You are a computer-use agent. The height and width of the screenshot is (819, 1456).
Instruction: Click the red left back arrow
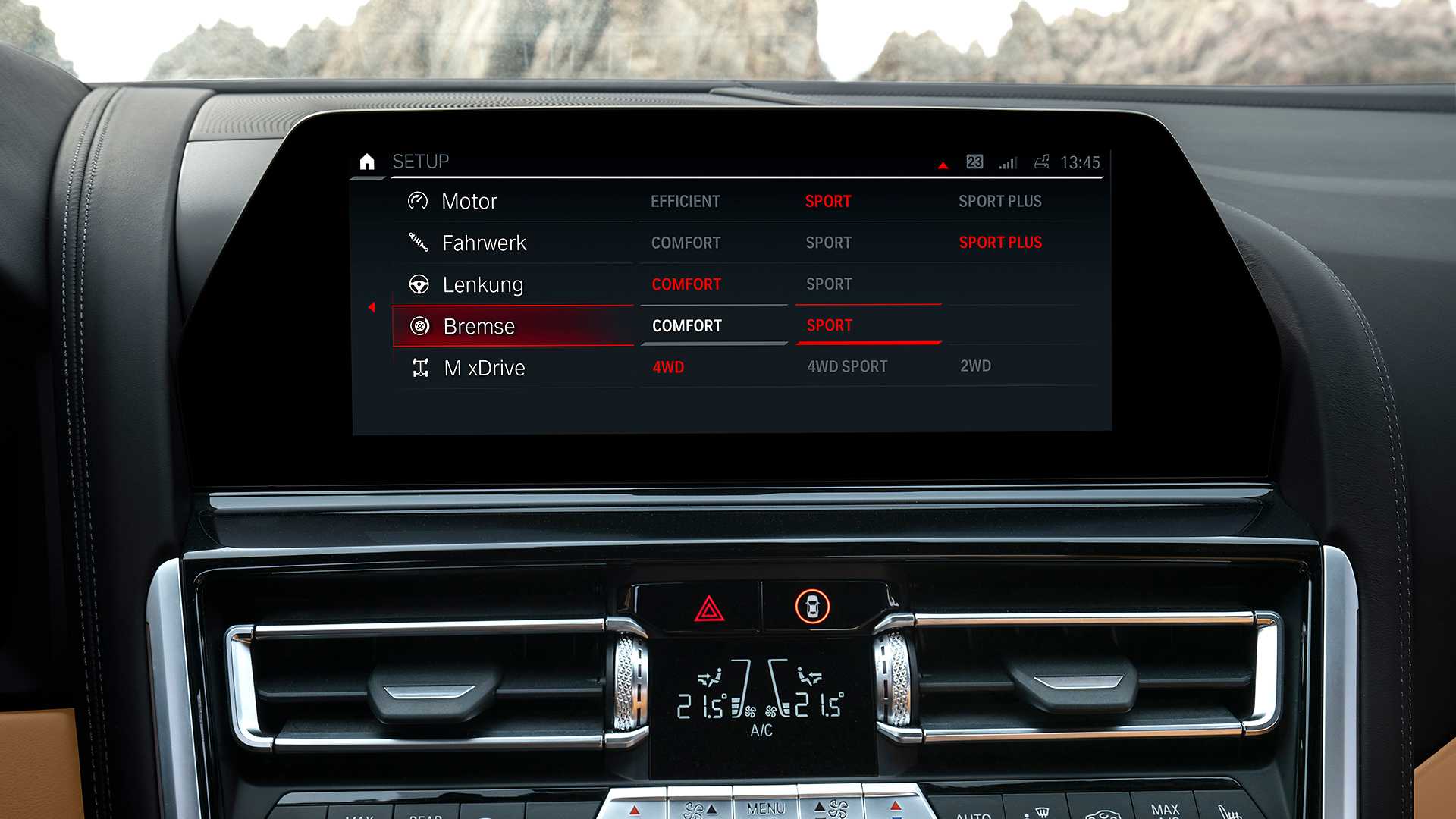[372, 307]
